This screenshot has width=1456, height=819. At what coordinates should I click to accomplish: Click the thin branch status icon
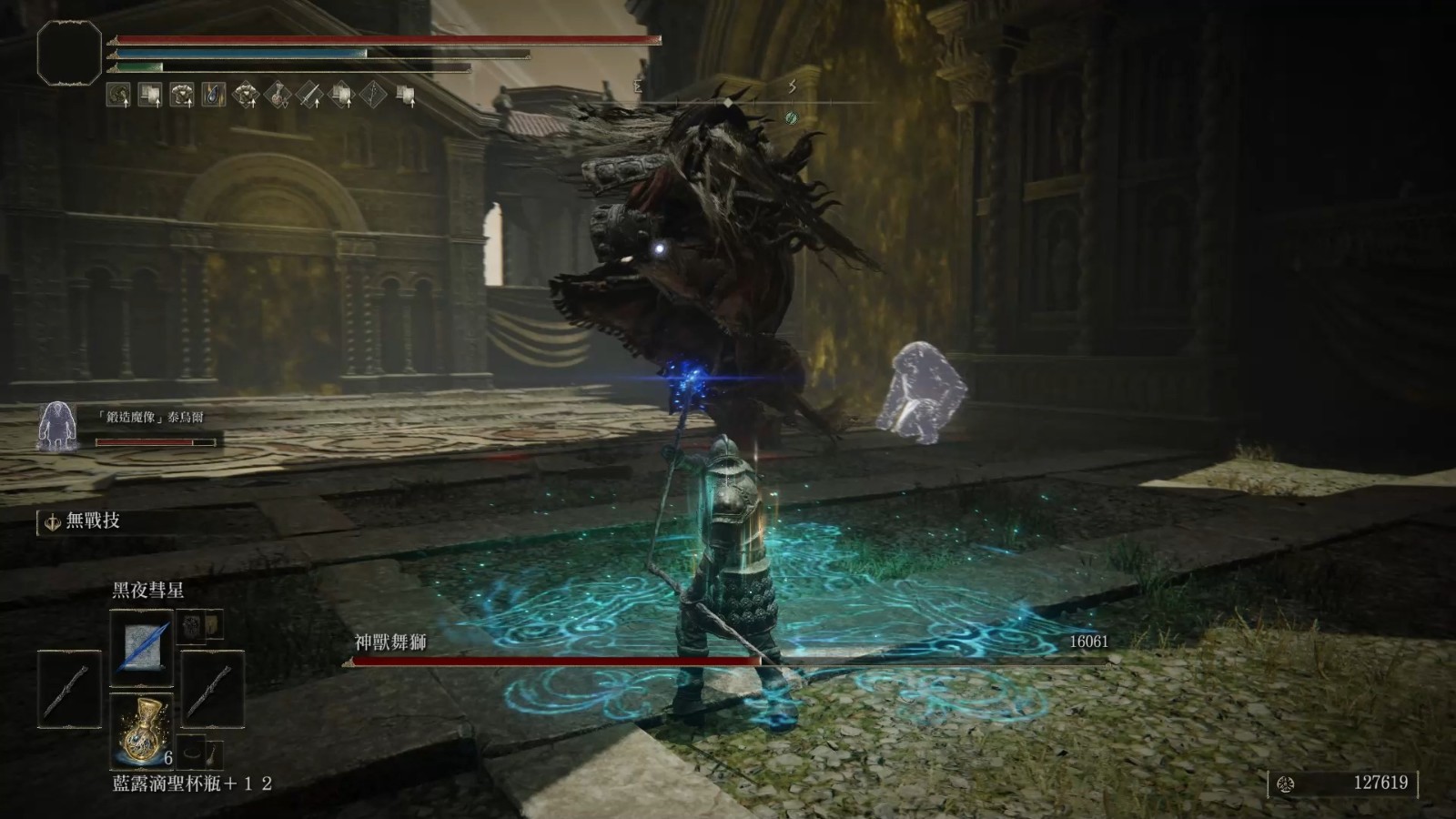tap(374, 95)
